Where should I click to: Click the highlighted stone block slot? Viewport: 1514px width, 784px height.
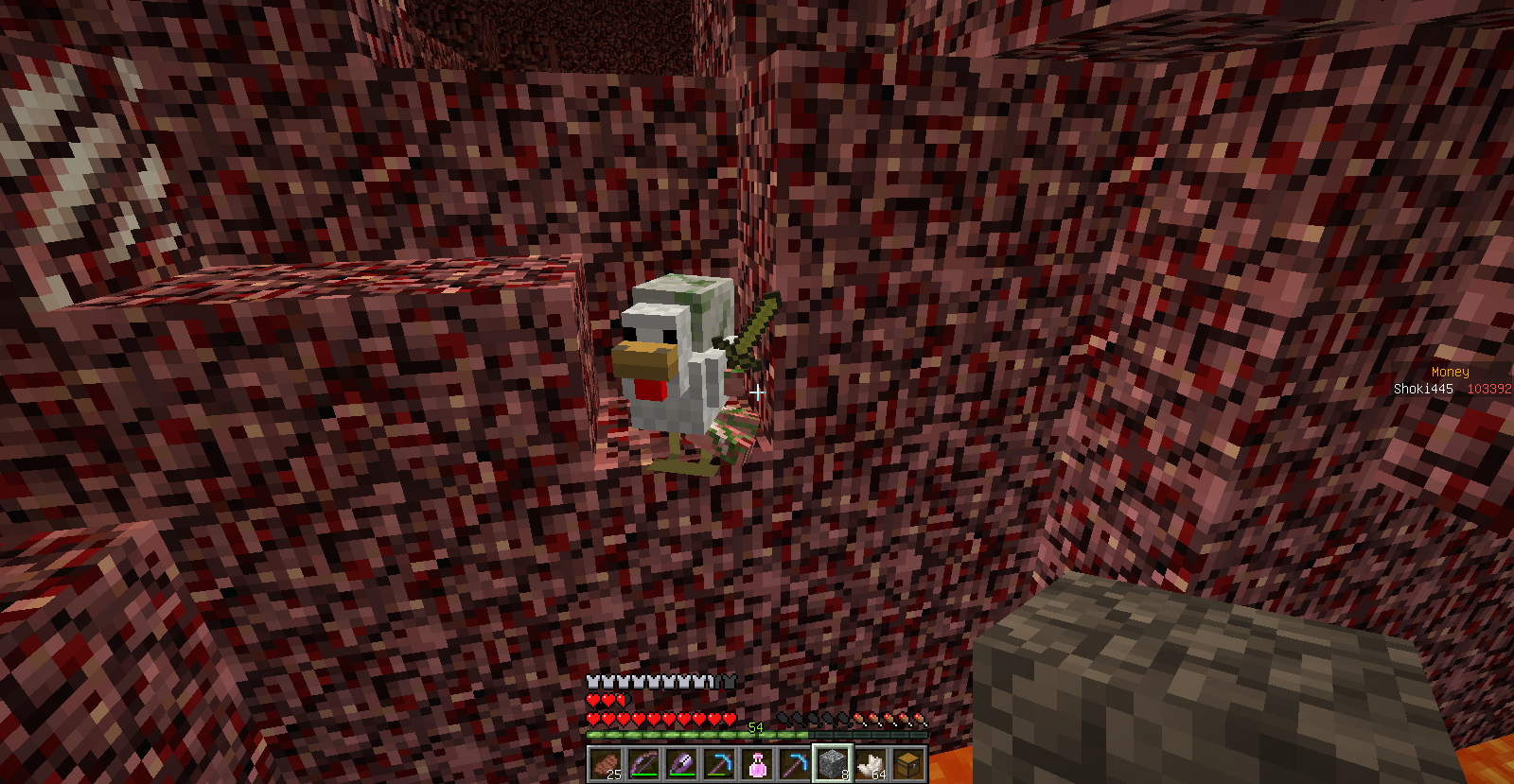[833, 764]
